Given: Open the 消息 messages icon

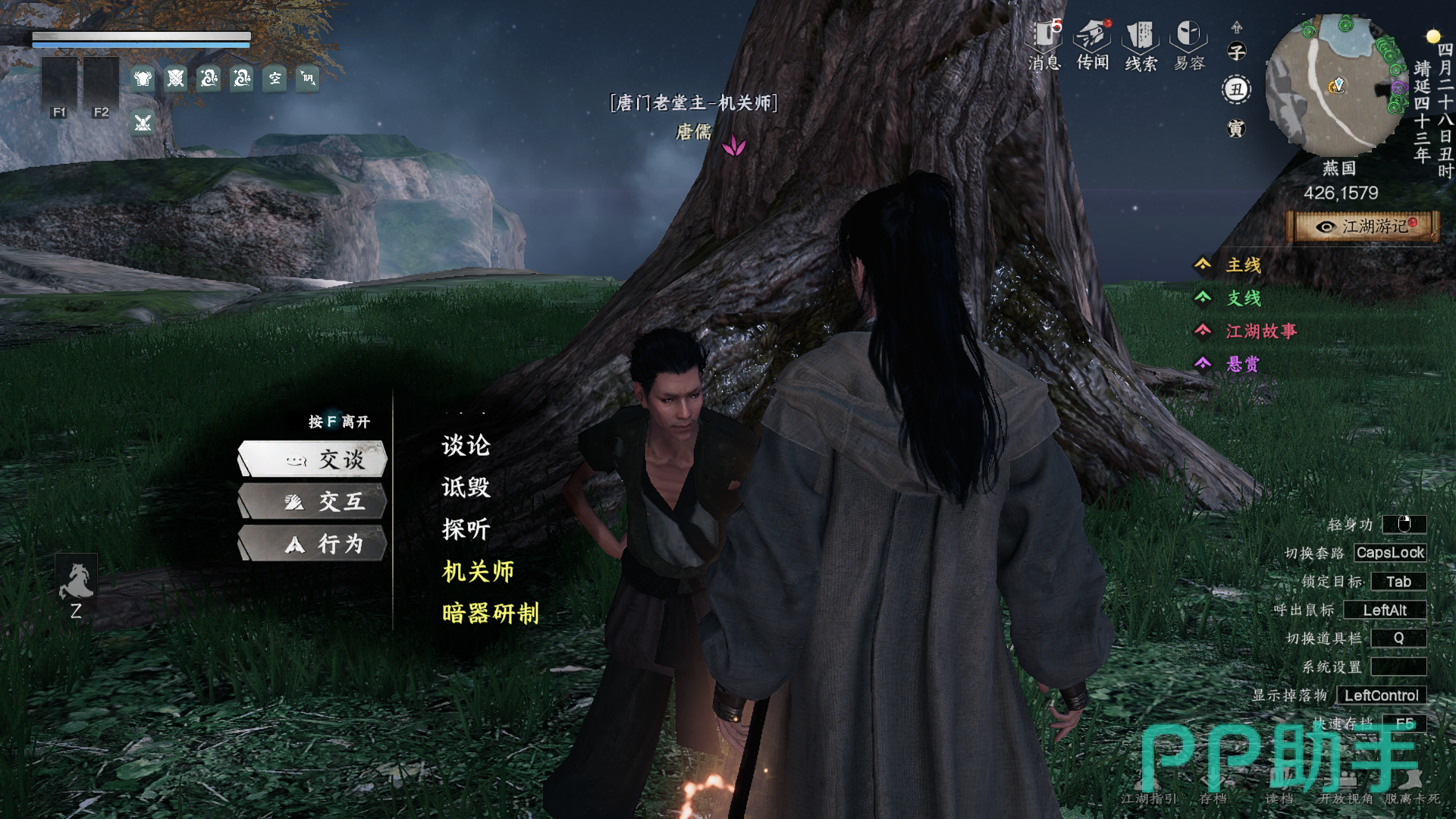Looking at the screenshot, I should coord(1044,45).
